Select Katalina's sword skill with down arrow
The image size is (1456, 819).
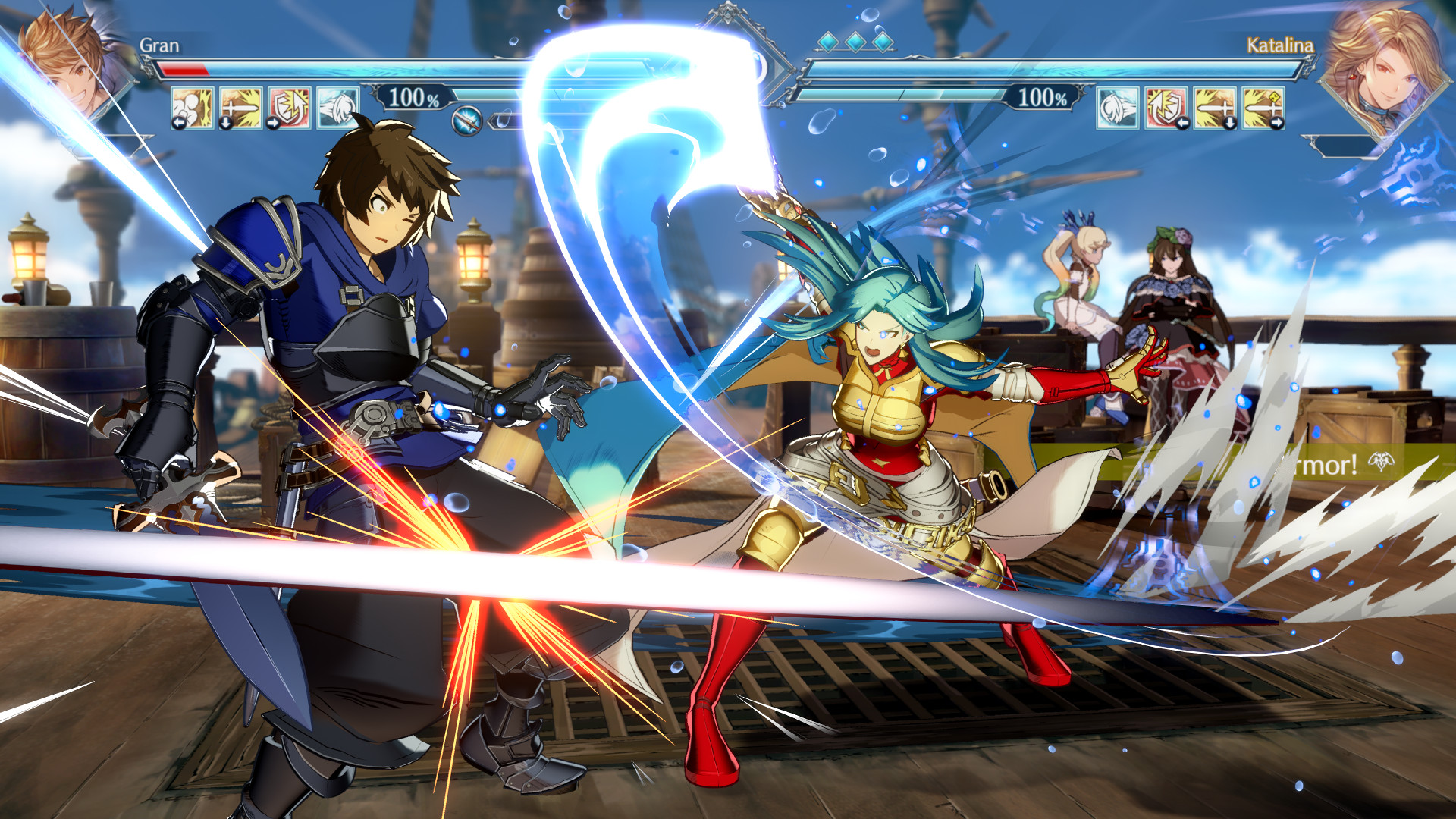point(1215,108)
